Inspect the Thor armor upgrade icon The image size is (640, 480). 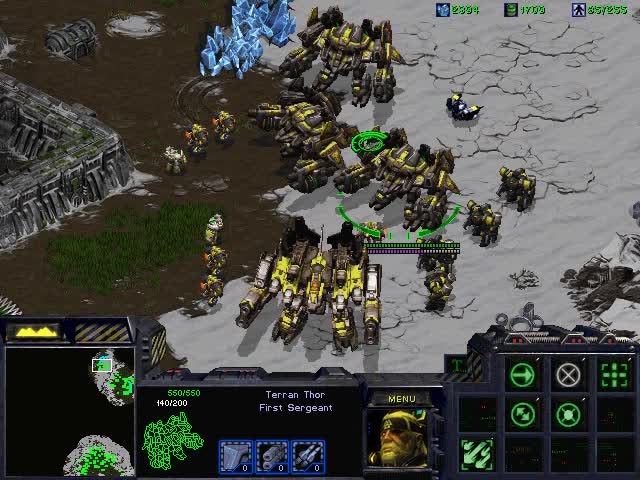click(x=235, y=455)
